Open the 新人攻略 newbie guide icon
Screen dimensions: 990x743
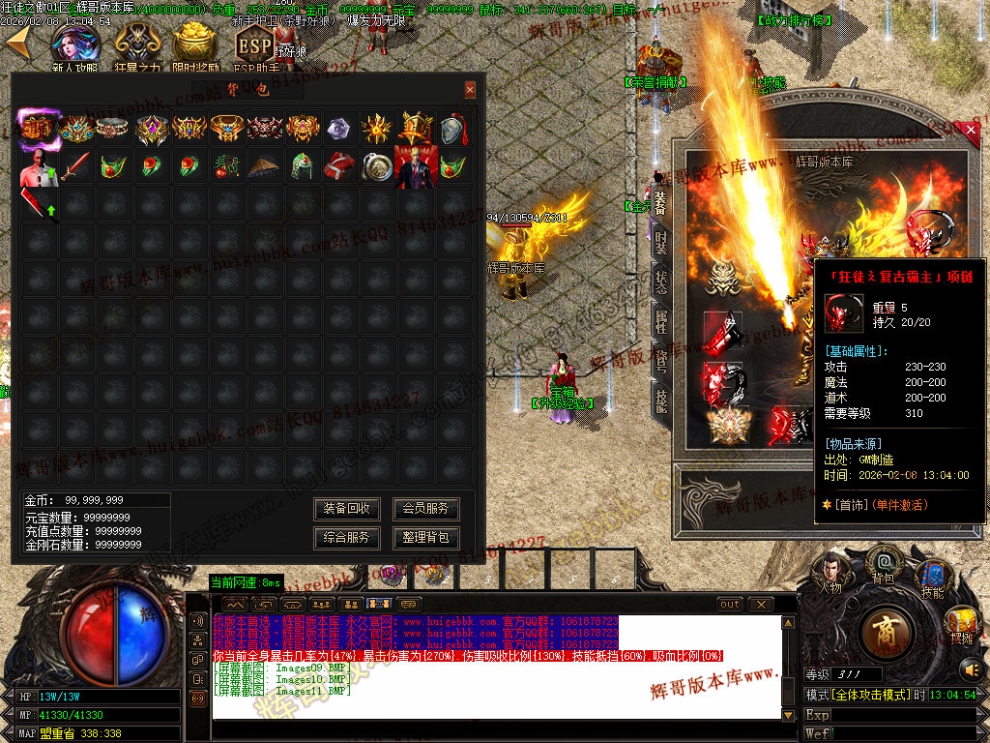[74, 46]
